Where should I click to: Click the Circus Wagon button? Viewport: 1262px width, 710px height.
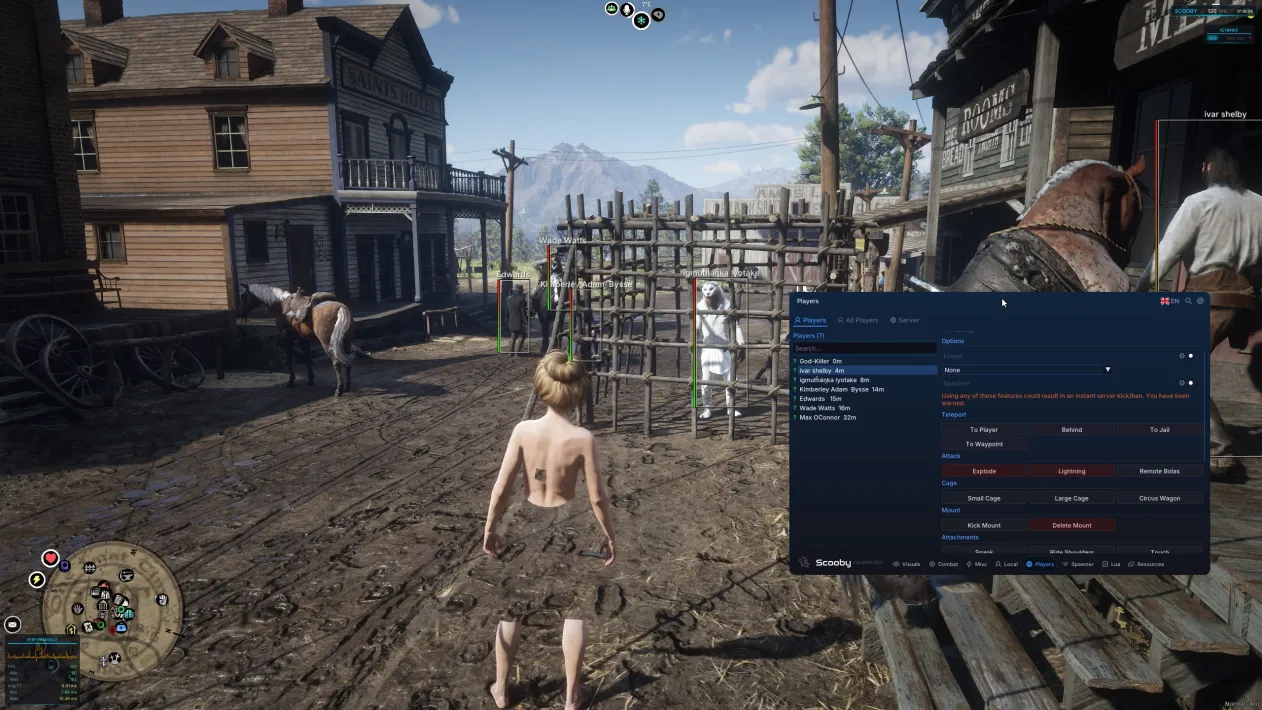(x=1159, y=498)
